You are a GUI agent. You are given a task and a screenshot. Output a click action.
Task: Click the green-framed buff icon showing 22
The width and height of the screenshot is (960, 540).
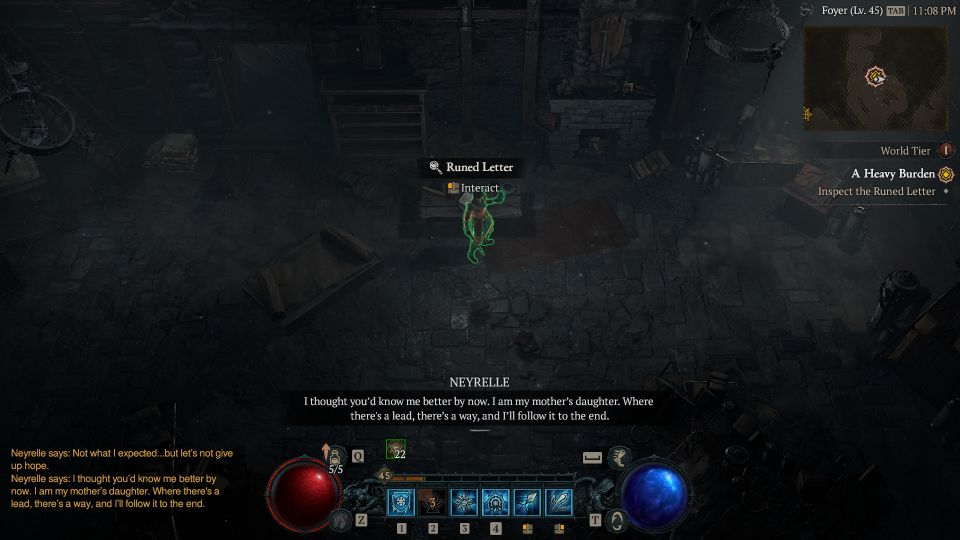[x=396, y=451]
